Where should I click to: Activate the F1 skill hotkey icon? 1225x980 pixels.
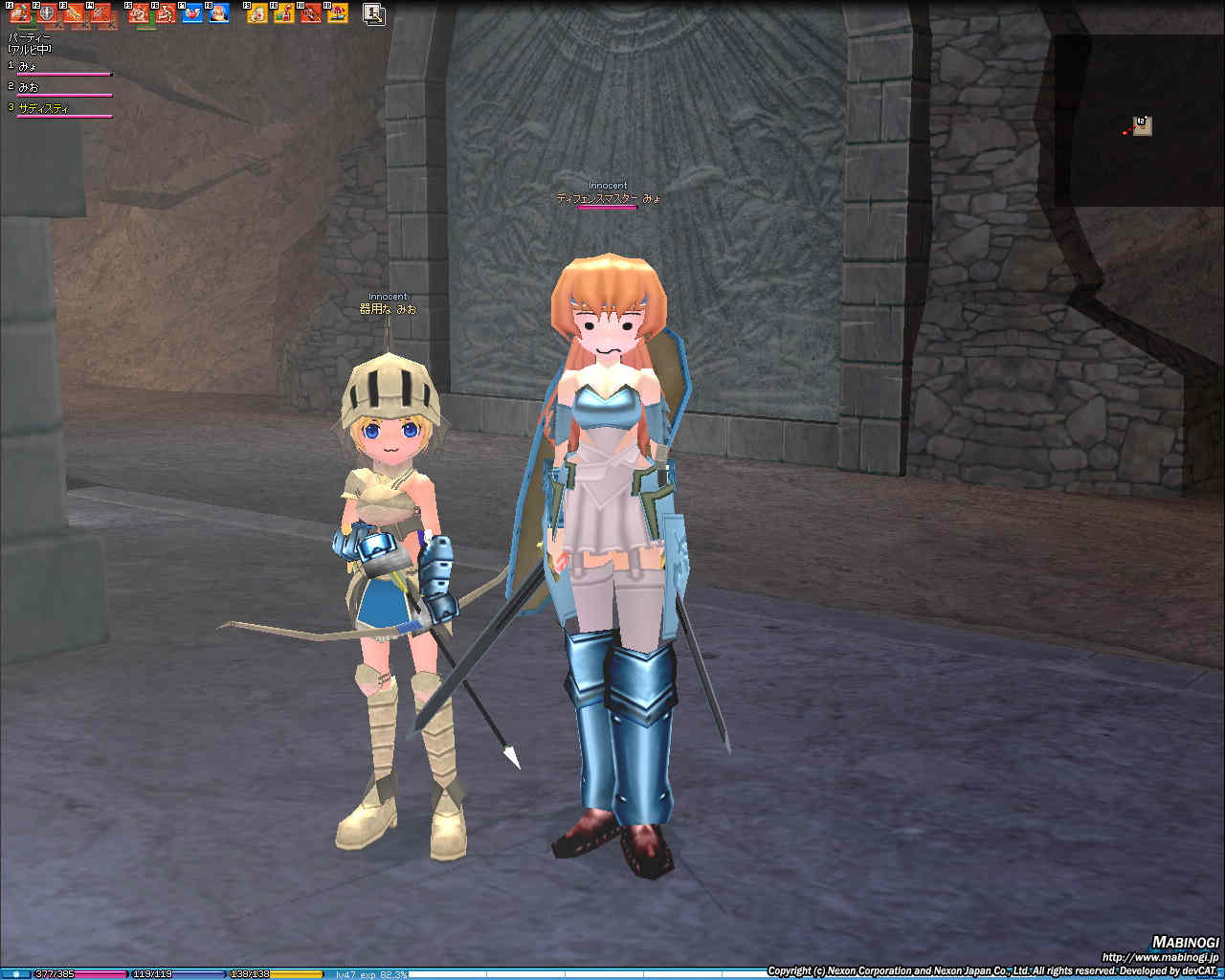pos(21,12)
